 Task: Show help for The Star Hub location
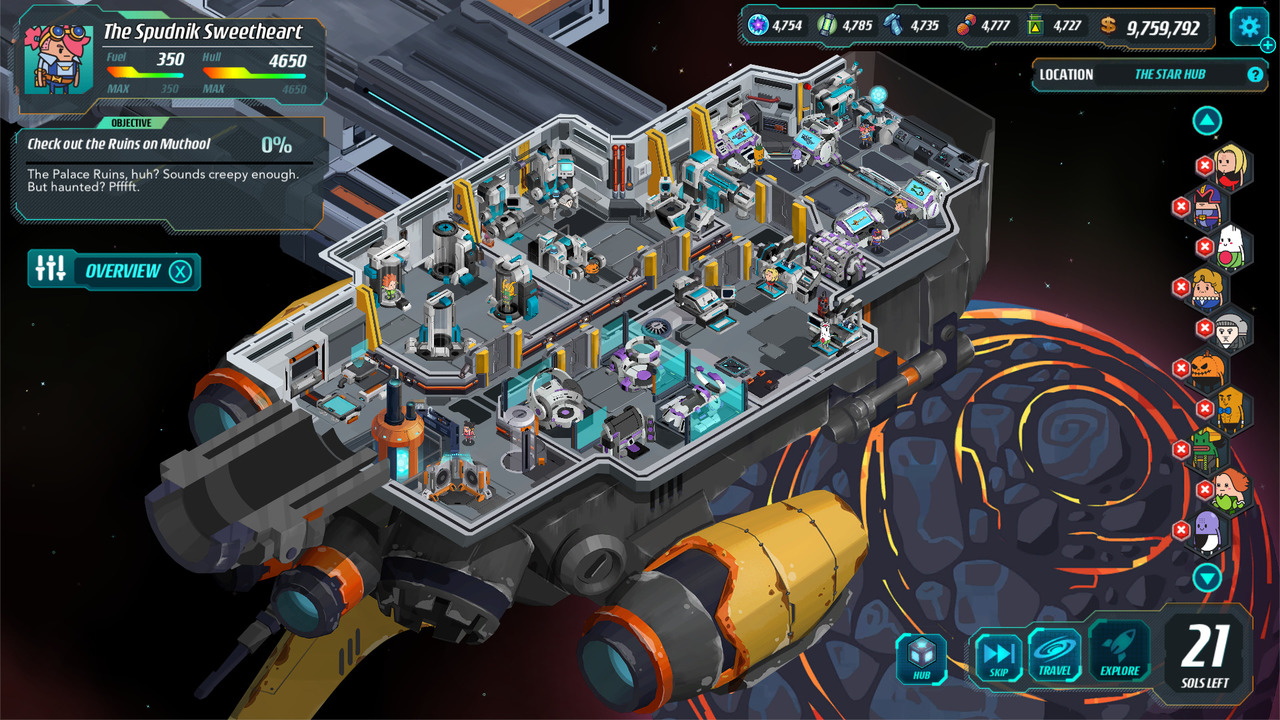click(x=1255, y=74)
